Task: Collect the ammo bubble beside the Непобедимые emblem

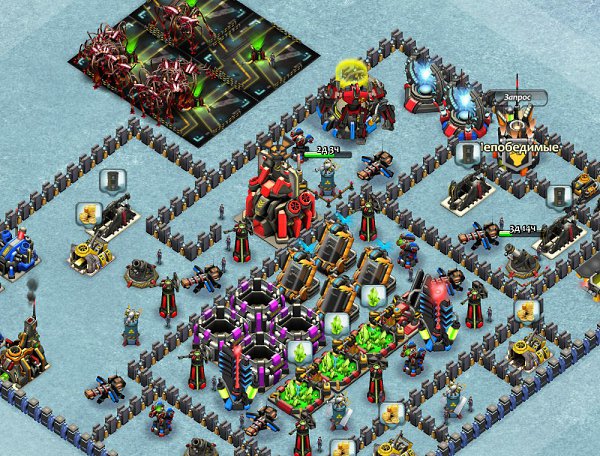Action: point(467,153)
